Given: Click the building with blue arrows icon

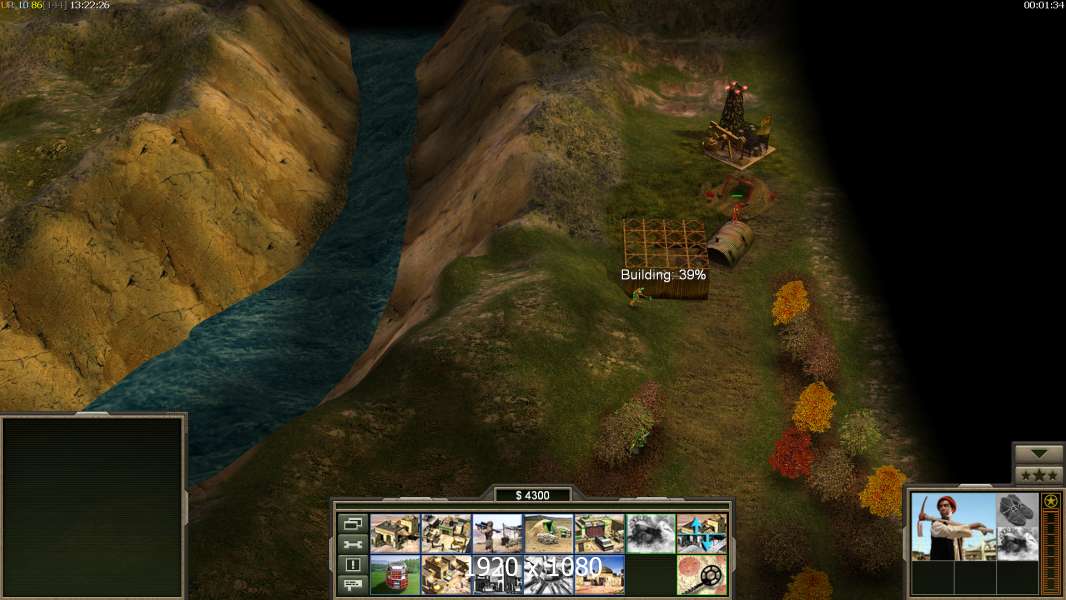Looking at the screenshot, I should point(701,534).
